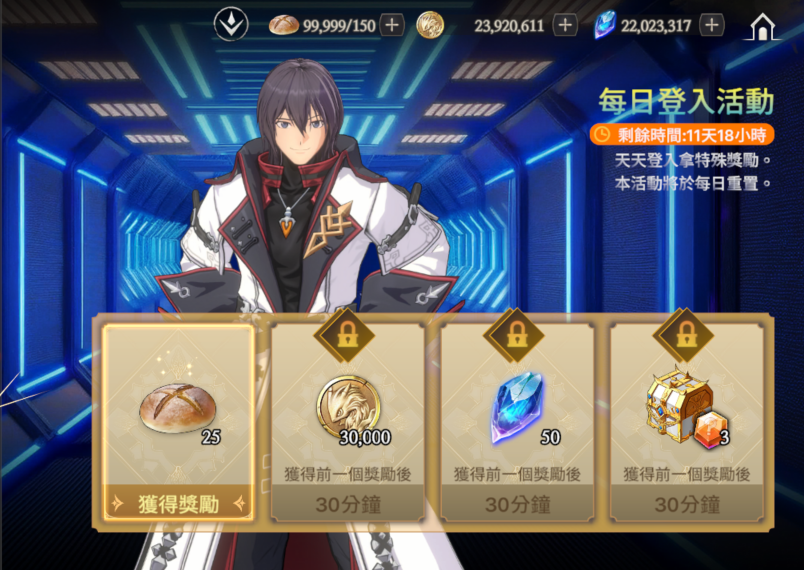Select the locked blue crystal reward card
This screenshot has height=570, width=804.
coord(517,410)
